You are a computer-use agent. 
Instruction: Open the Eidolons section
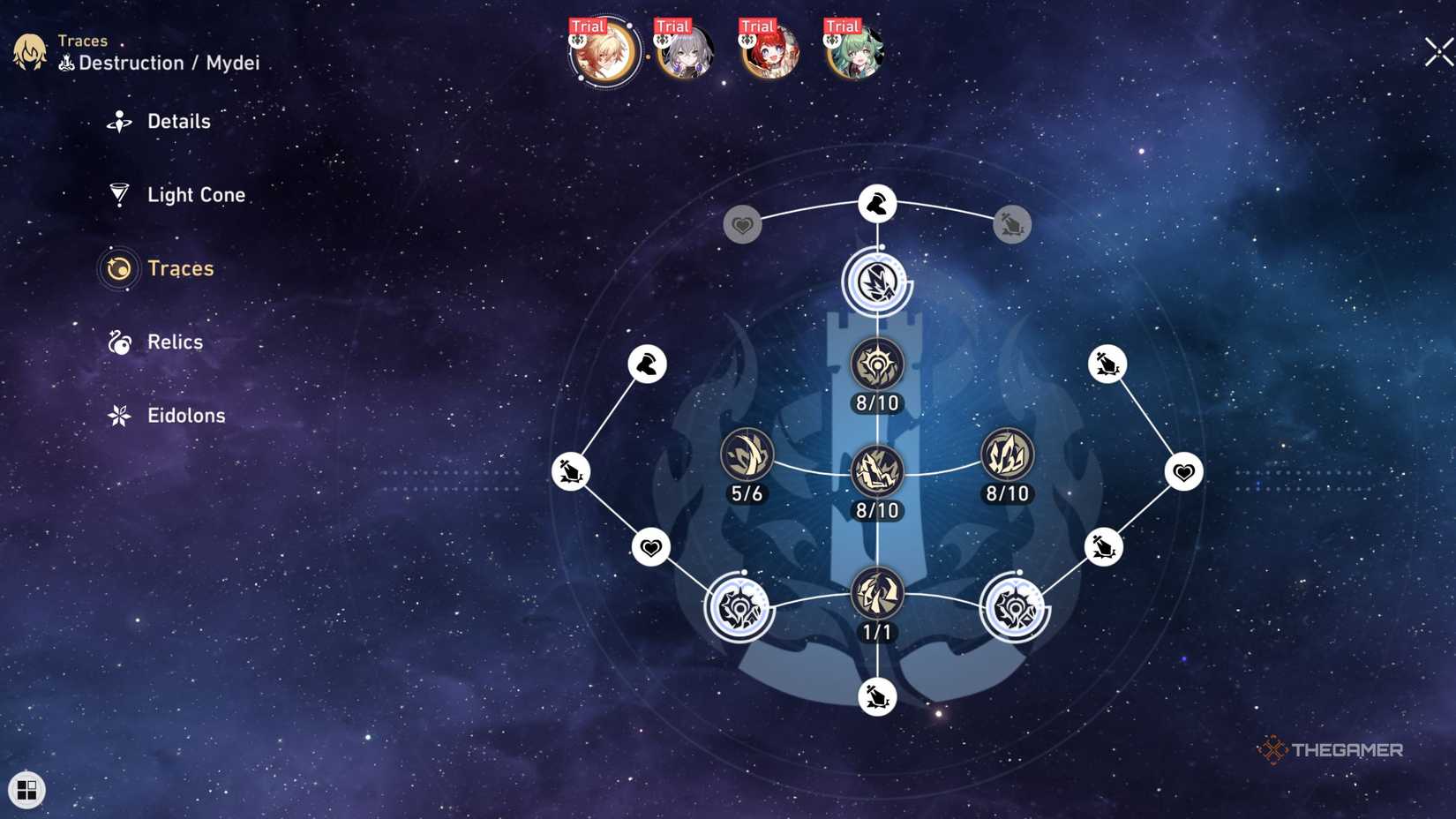point(186,415)
